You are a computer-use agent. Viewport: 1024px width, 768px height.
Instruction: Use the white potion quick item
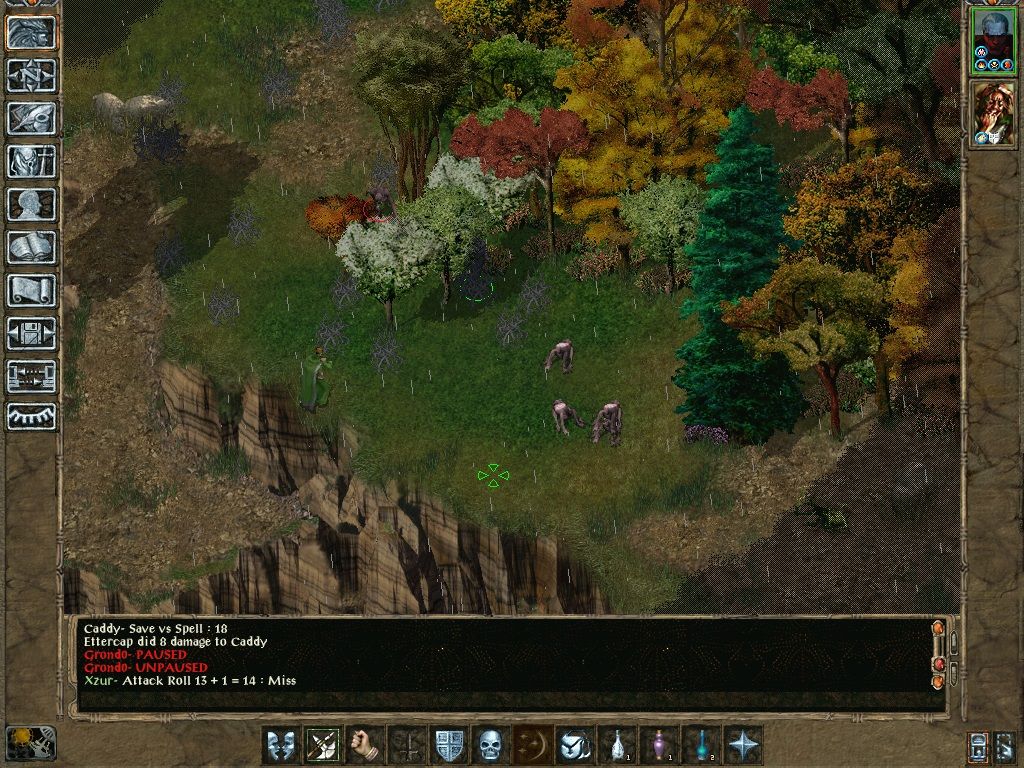[x=617, y=745]
